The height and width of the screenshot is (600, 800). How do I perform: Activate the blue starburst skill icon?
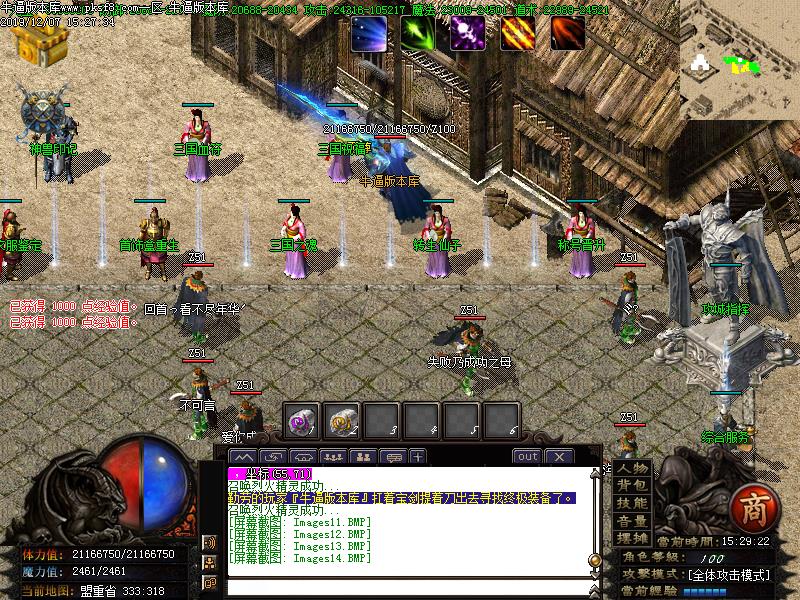pyautogui.click(x=368, y=33)
